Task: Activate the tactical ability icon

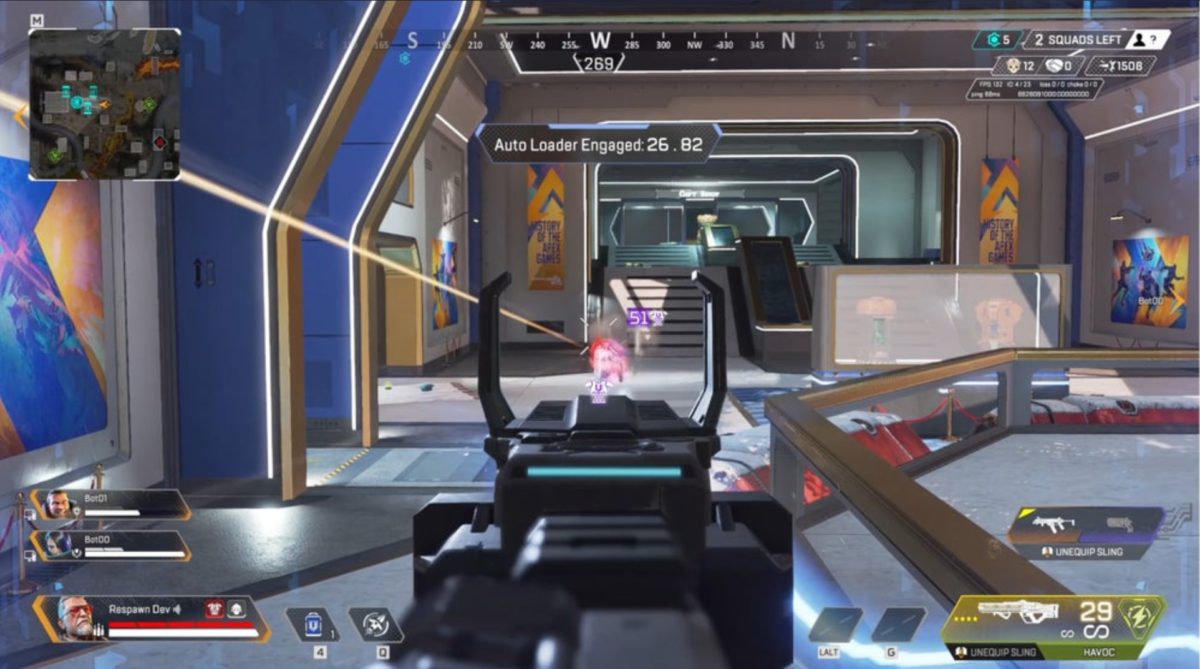Action: [375, 624]
